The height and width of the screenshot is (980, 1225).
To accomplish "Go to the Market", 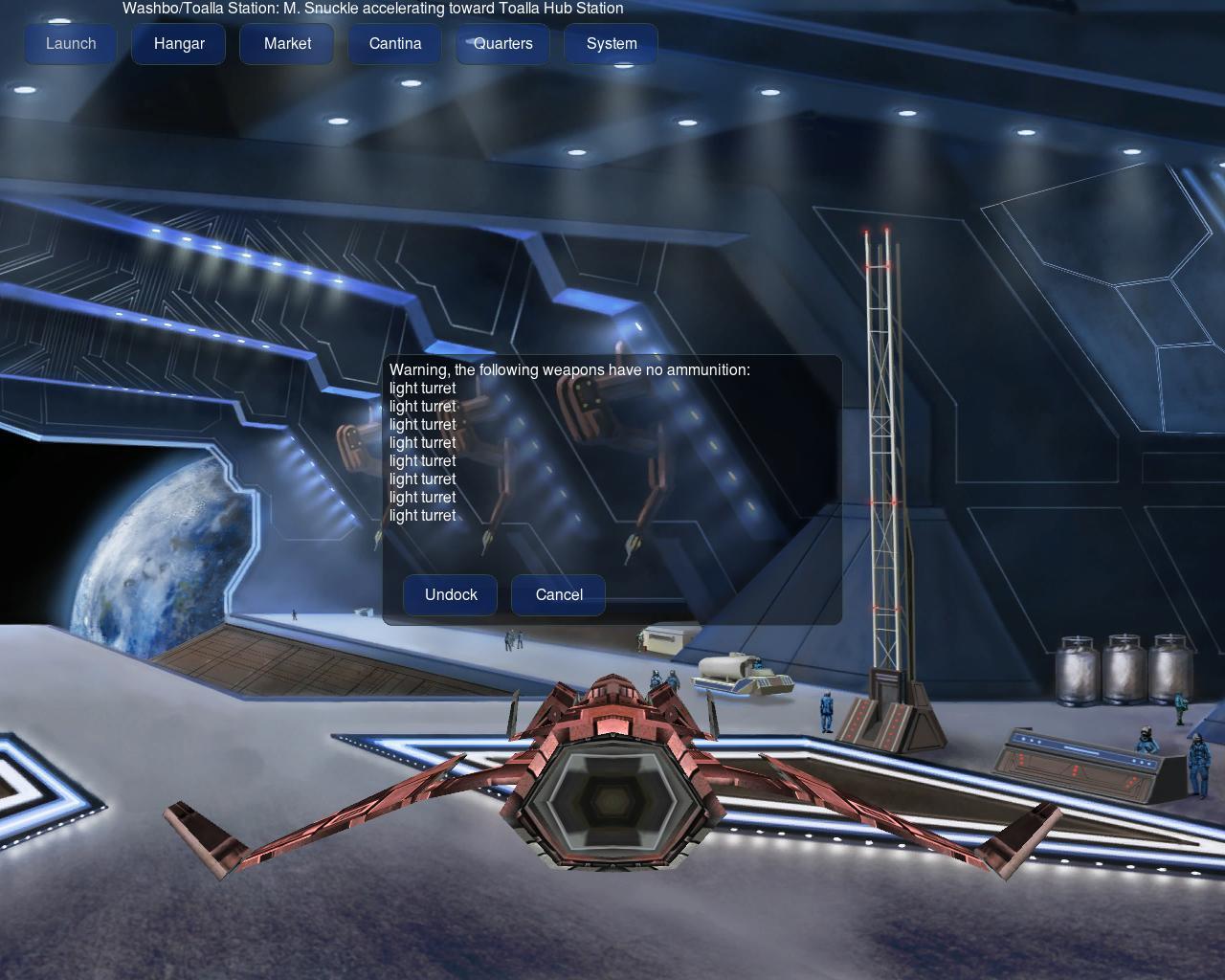I will coord(287,44).
